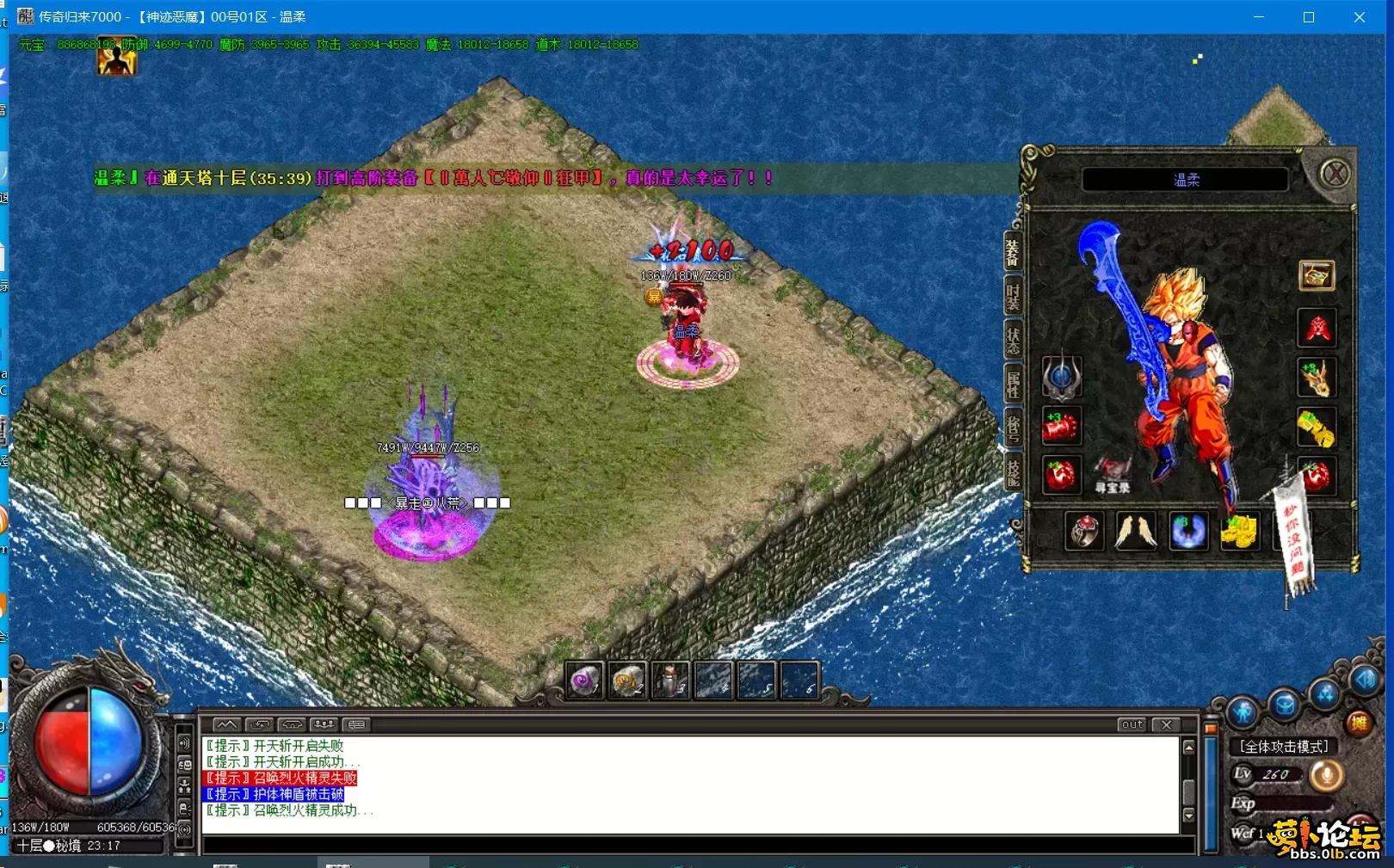Image resolution: width=1394 pixels, height=868 pixels.
Task: Click the out button on the chat panel
Action: [x=1132, y=725]
